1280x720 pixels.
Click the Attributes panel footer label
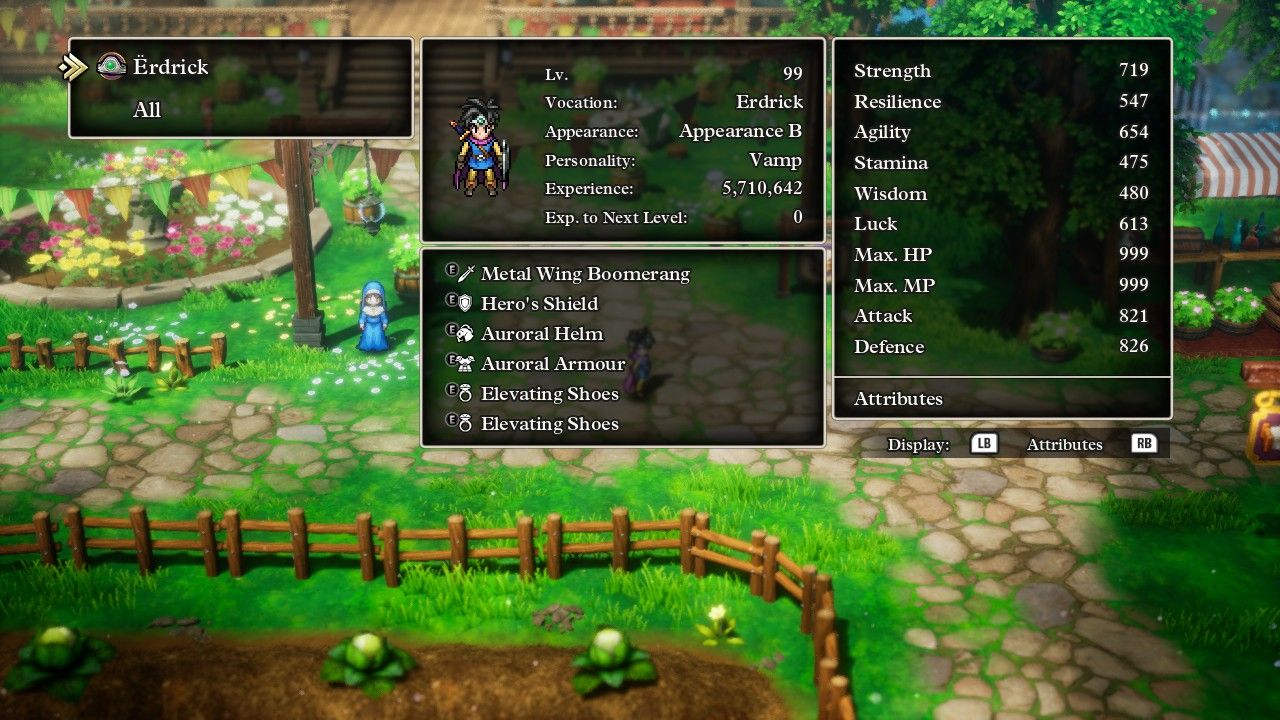pyautogui.click(x=898, y=399)
